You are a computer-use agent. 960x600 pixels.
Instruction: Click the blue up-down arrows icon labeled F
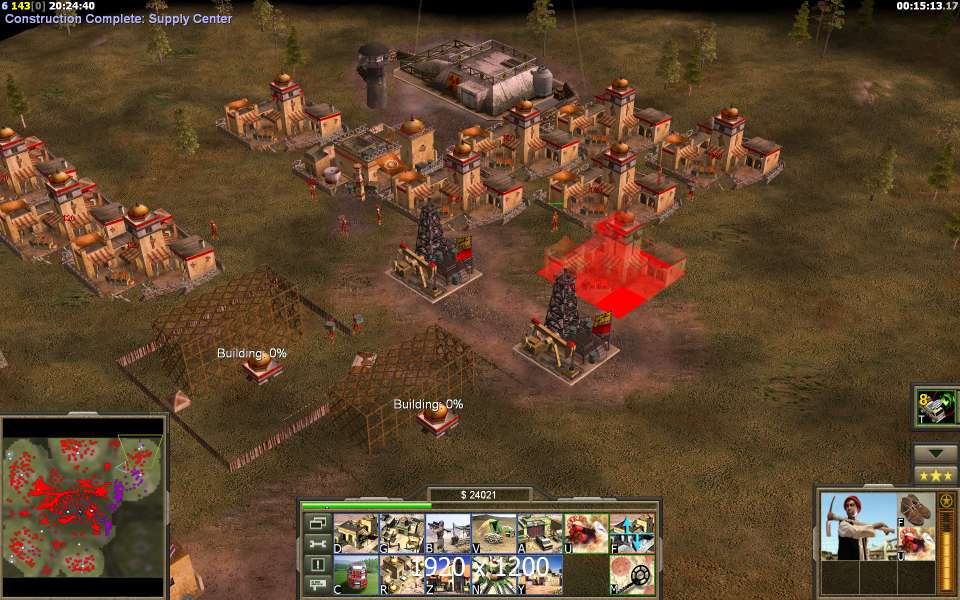631,533
